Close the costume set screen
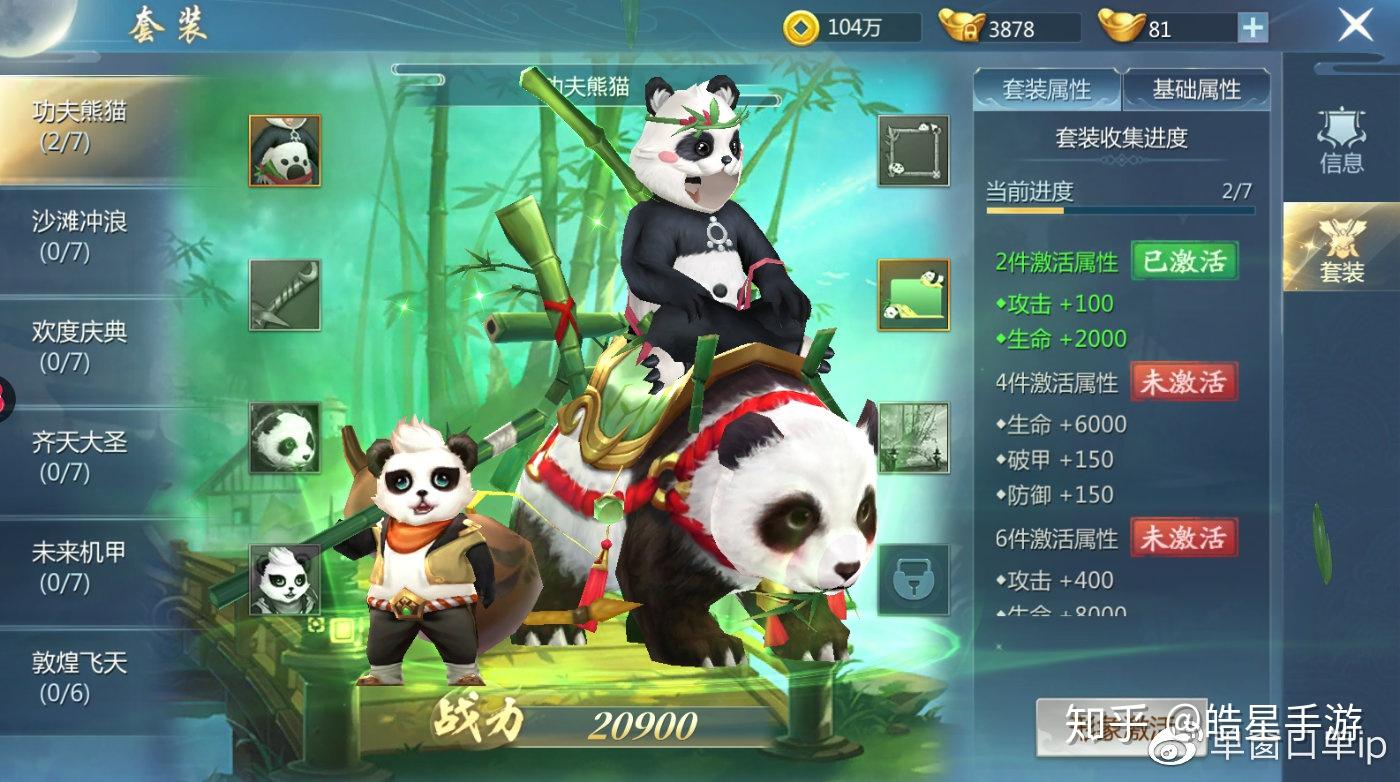Image resolution: width=1400 pixels, height=782 pixels. (1356, 25)
